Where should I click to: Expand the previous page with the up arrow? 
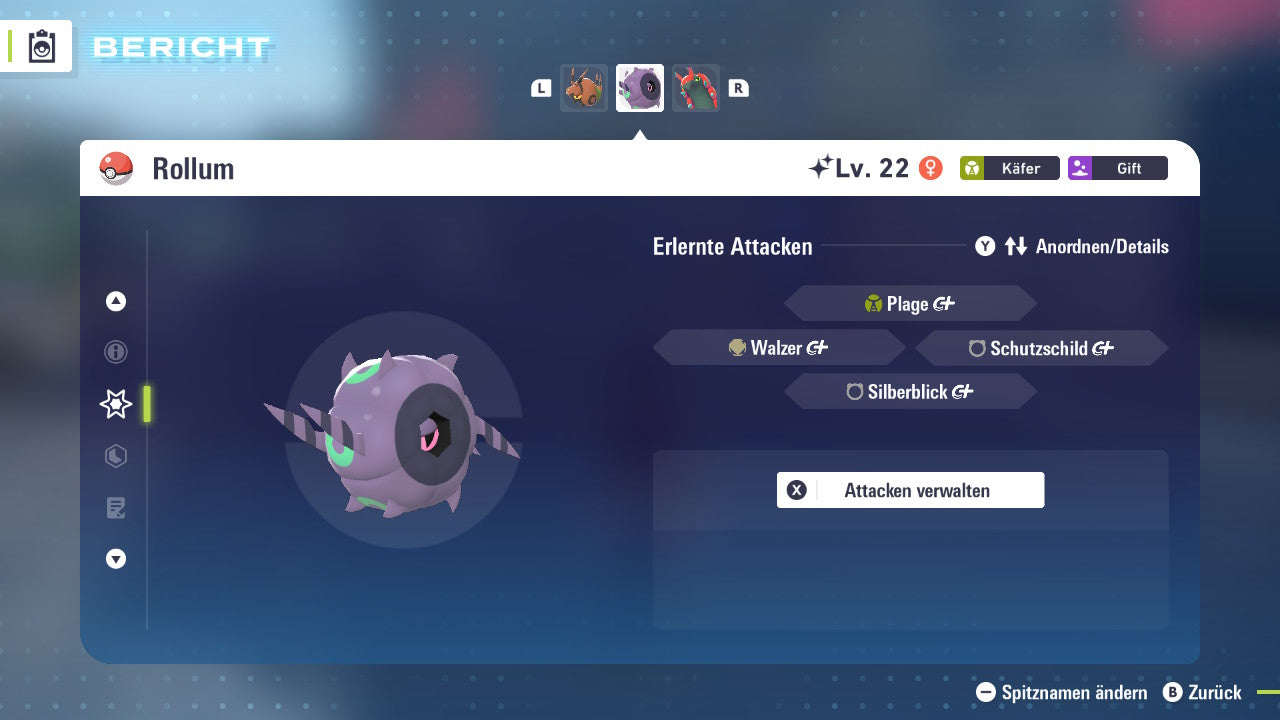(115, 300)
